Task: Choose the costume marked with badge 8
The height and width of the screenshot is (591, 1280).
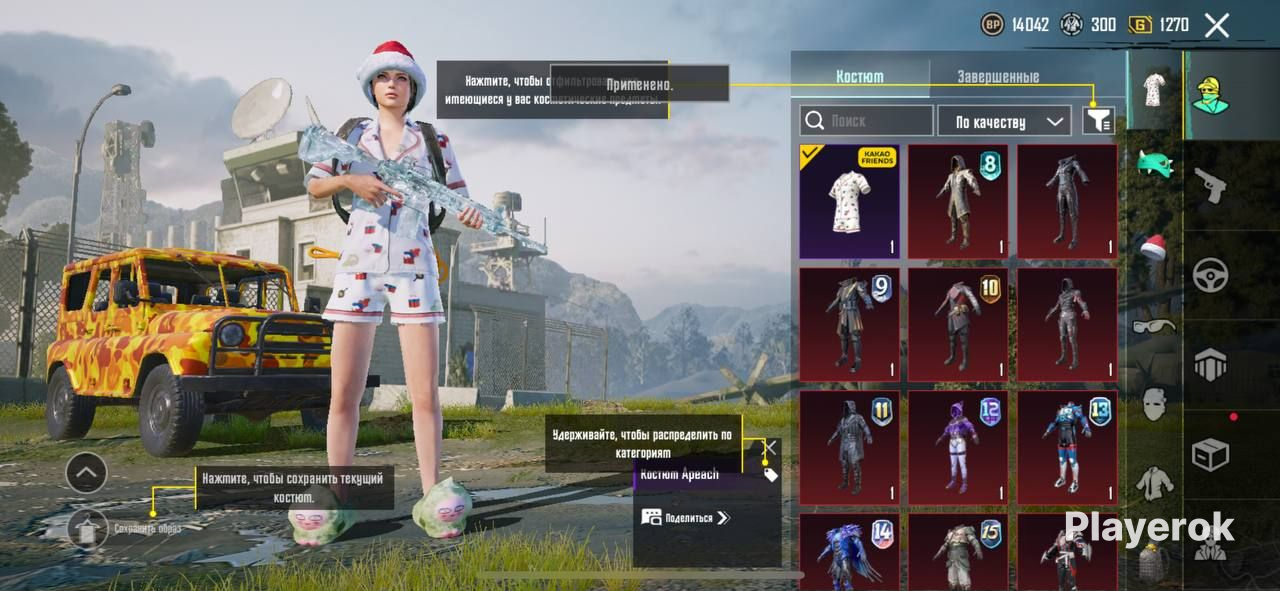Action: coord(958,201)
